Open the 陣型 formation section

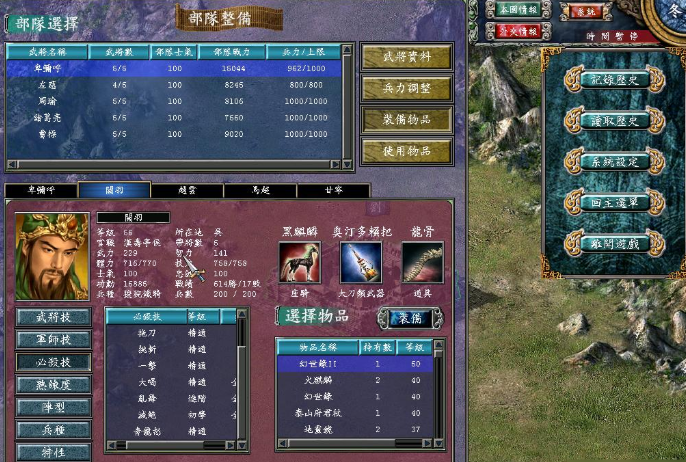[53, 407]
